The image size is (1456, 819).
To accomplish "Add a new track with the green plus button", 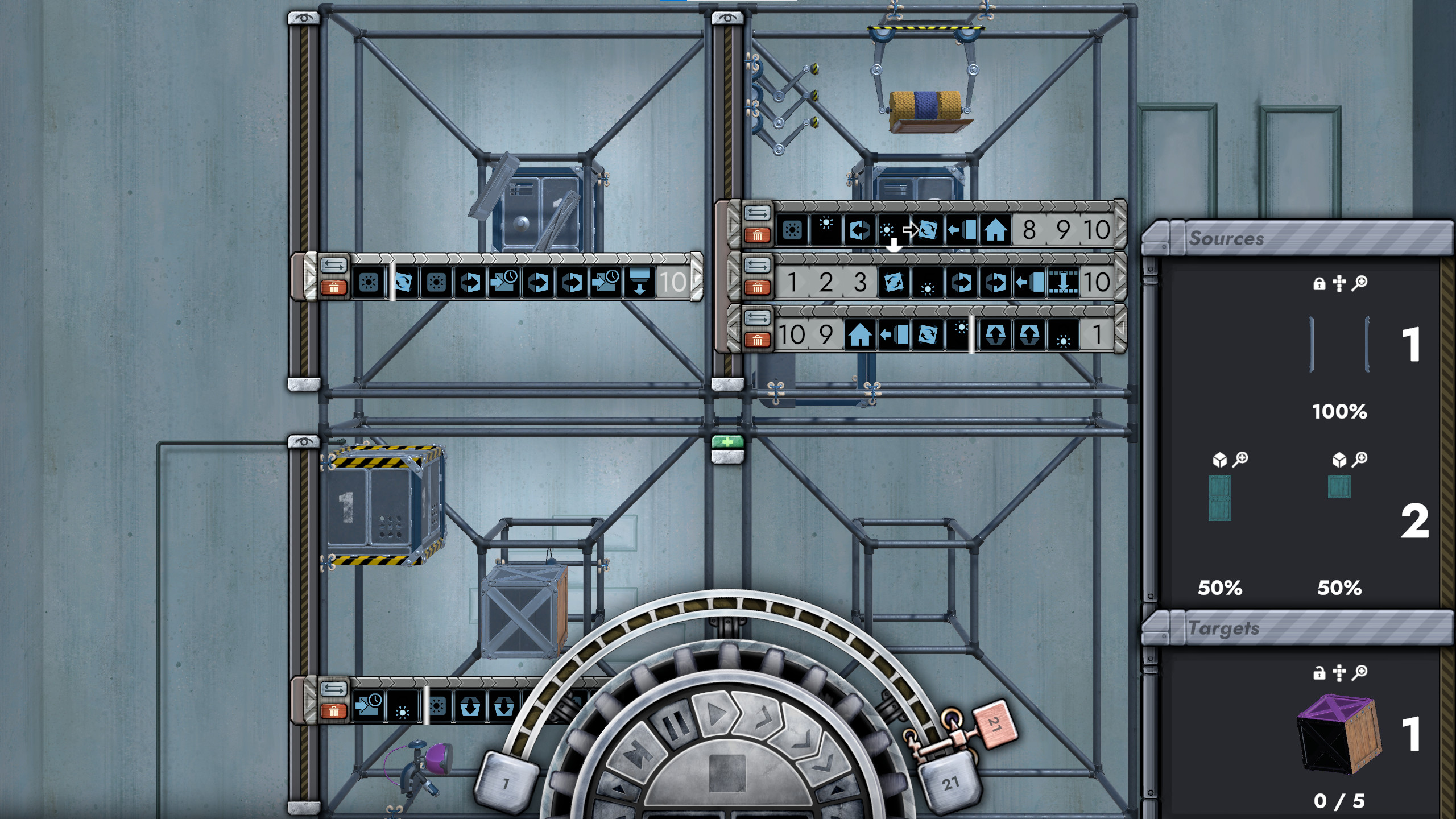I will (x=727, y=441).
